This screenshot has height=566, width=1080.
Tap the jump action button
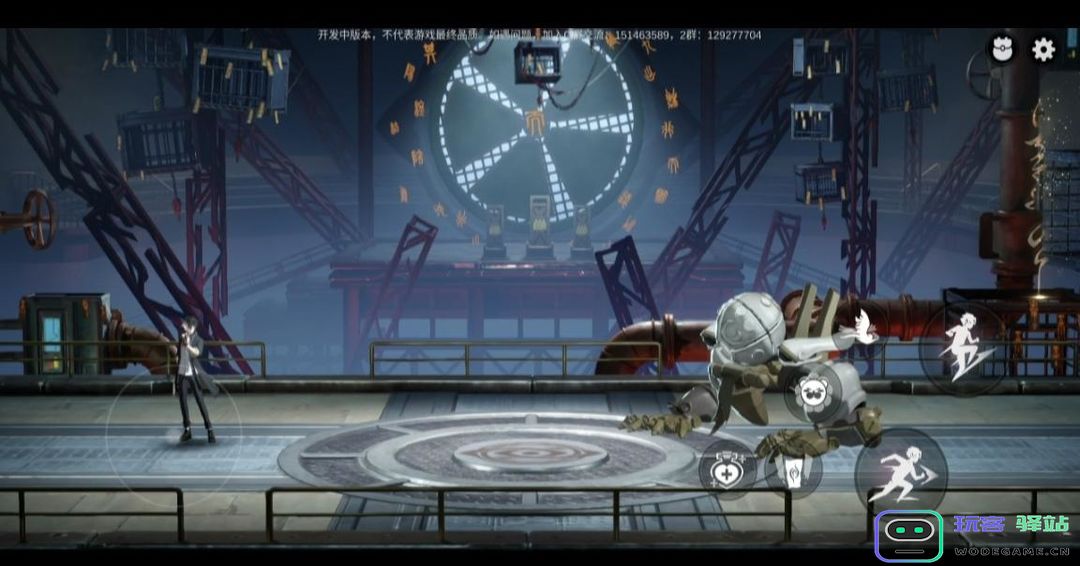click(964, 348)
